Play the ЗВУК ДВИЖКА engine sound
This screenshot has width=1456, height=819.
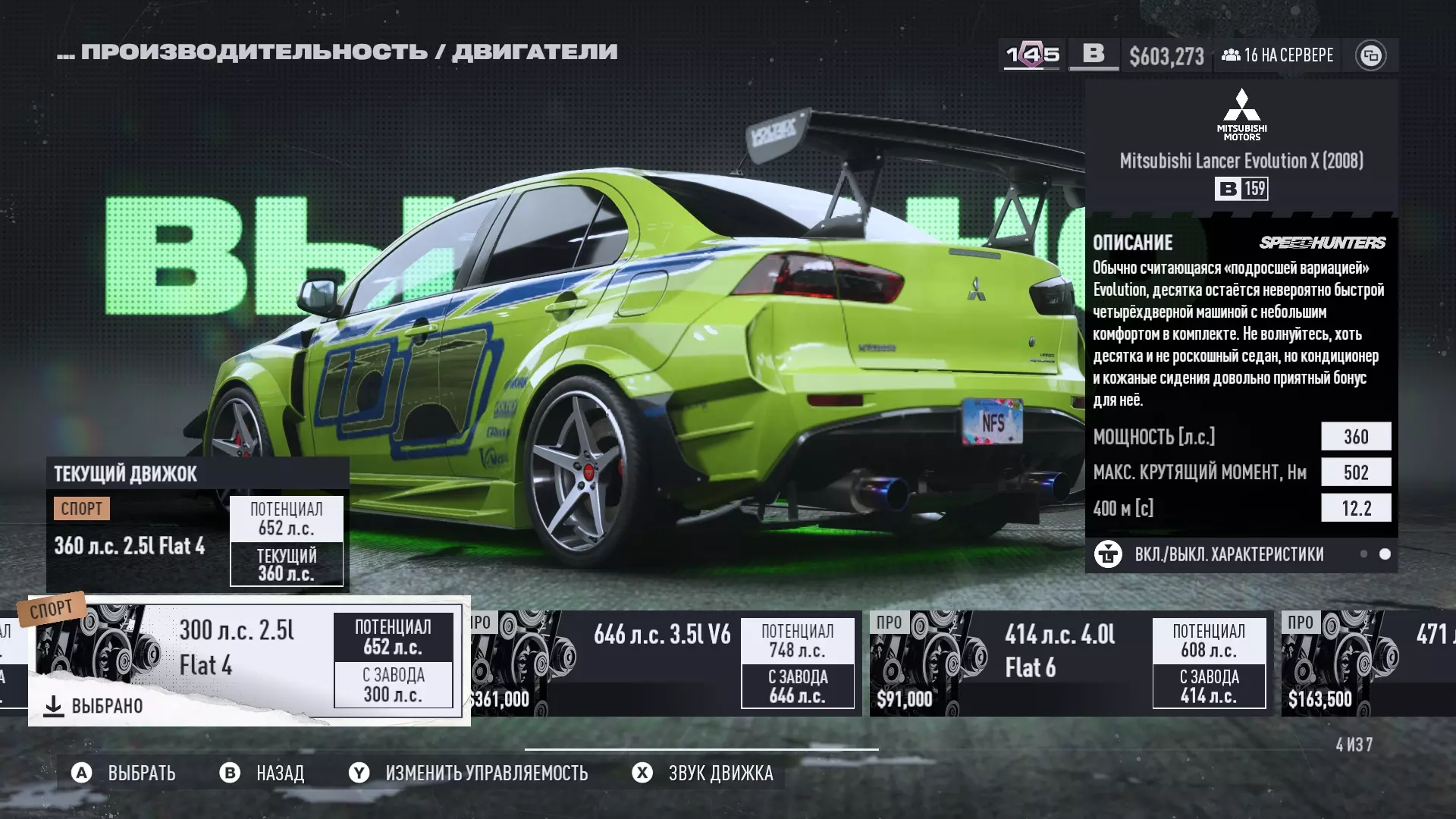point(703,773)
